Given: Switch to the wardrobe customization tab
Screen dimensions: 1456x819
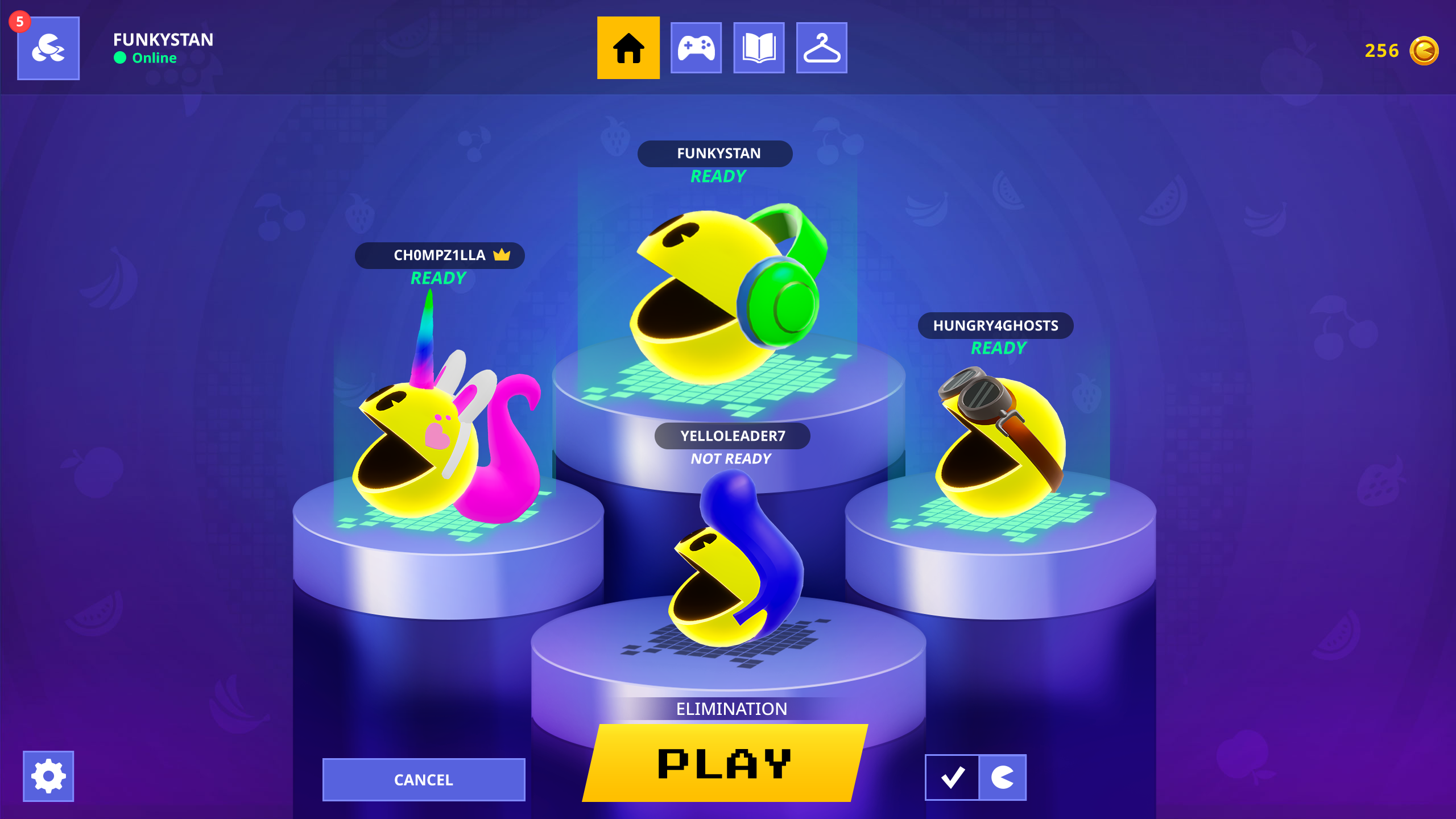Looking at the screenshot, I should click(822, 49).
